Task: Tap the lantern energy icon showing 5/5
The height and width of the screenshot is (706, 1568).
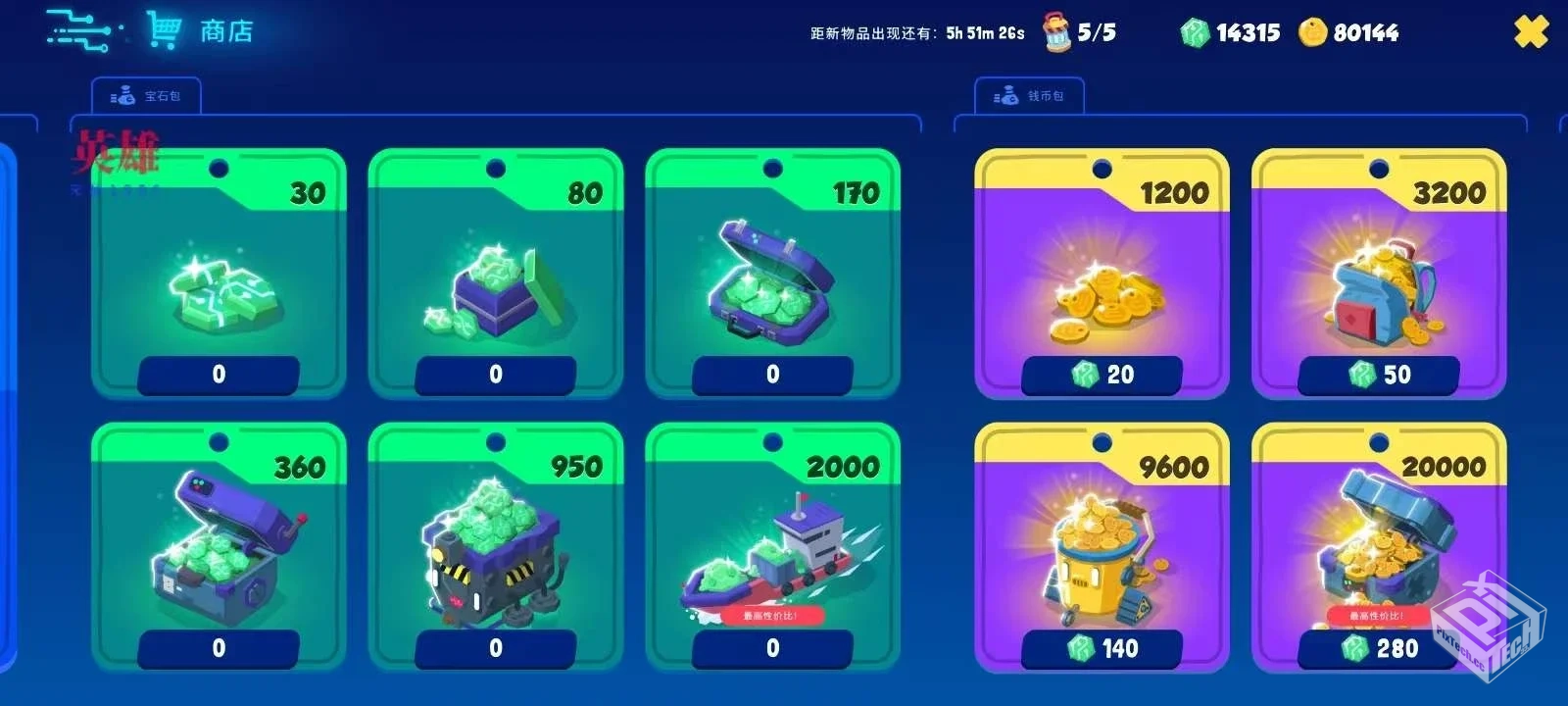Action: click(x=1057, y=32)
